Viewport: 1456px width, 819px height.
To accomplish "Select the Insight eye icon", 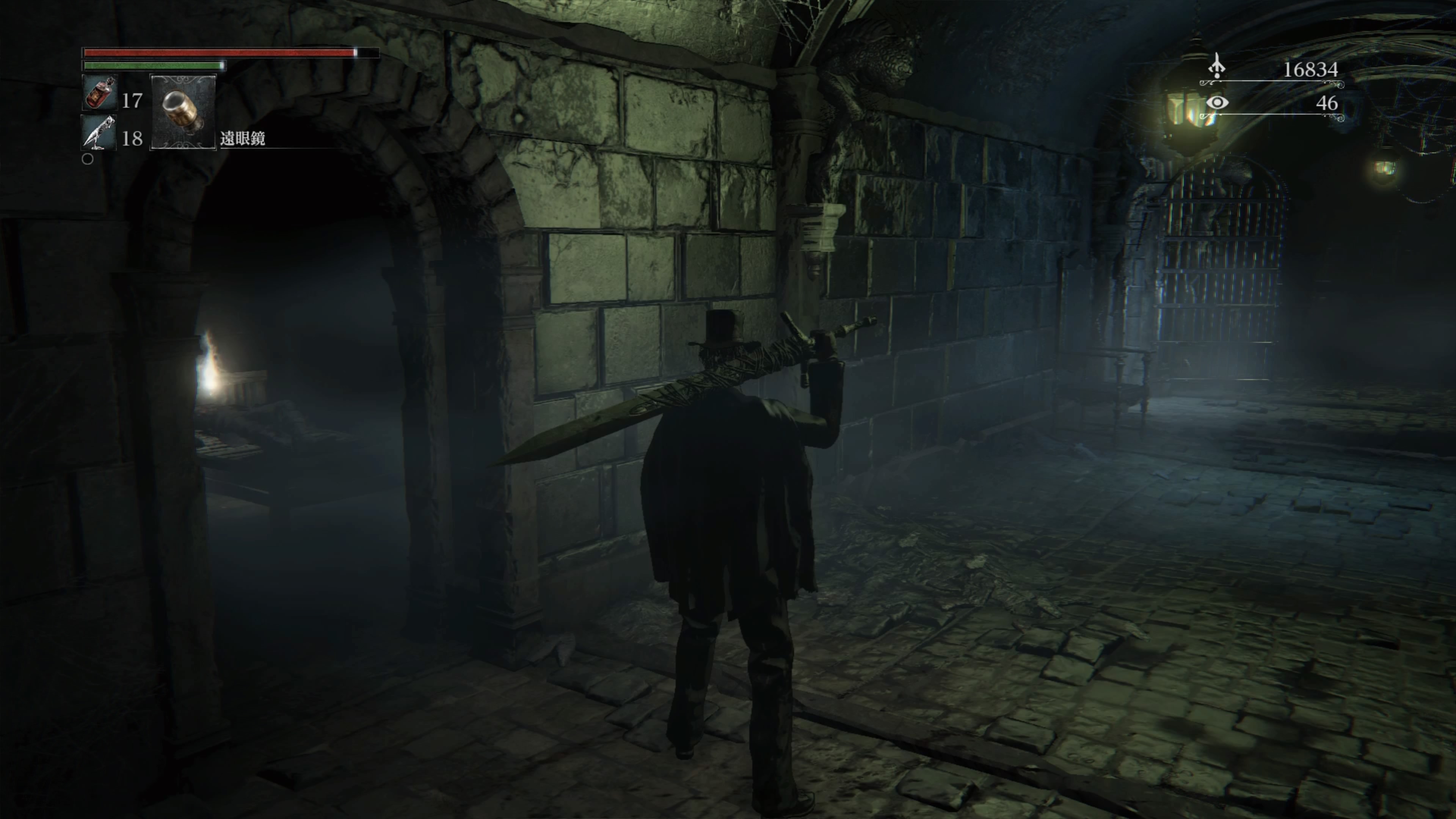I will [1217, 102].
